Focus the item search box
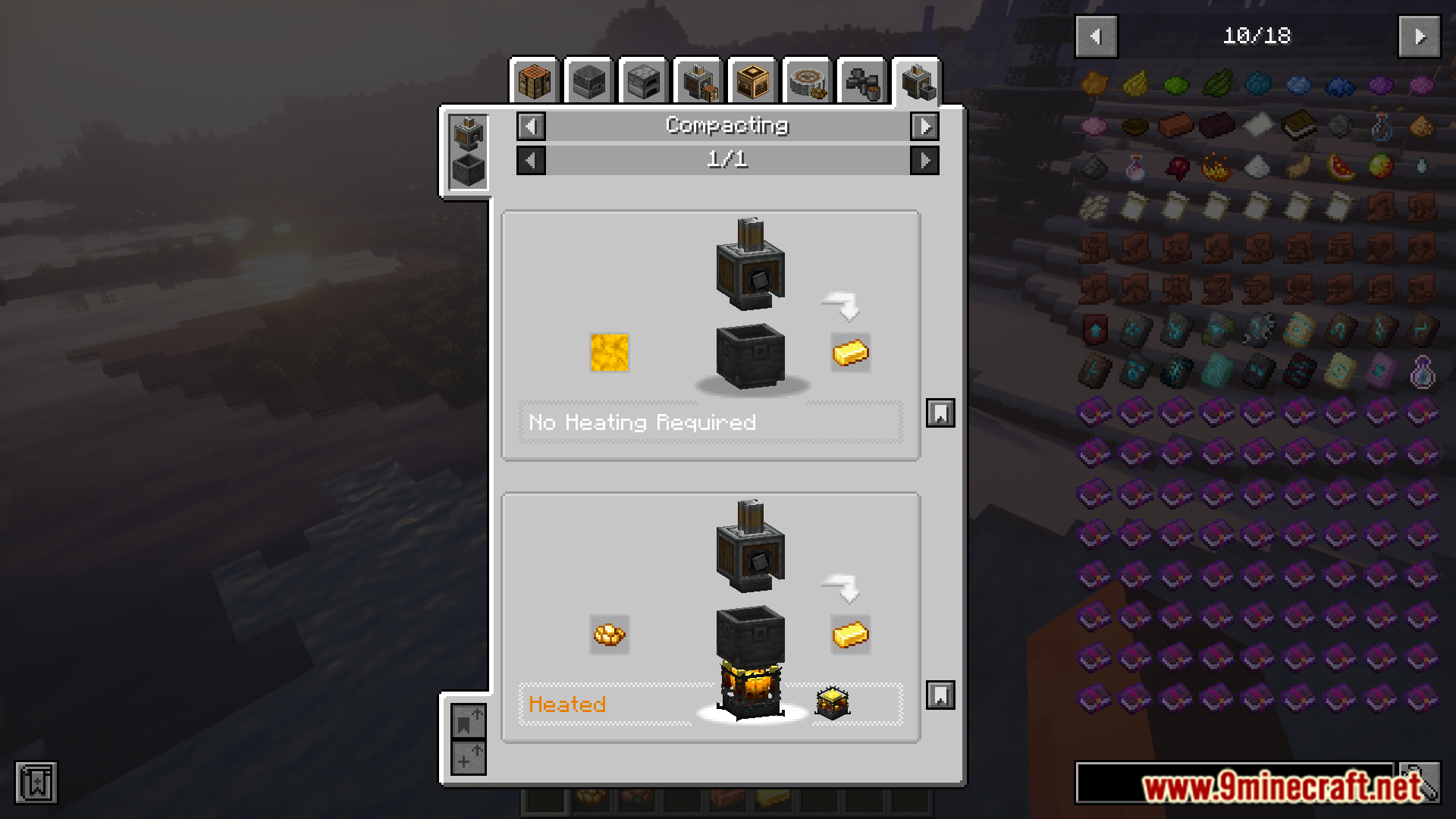The width and height of the screenshot is (1456, 819). pos(1235,783)
